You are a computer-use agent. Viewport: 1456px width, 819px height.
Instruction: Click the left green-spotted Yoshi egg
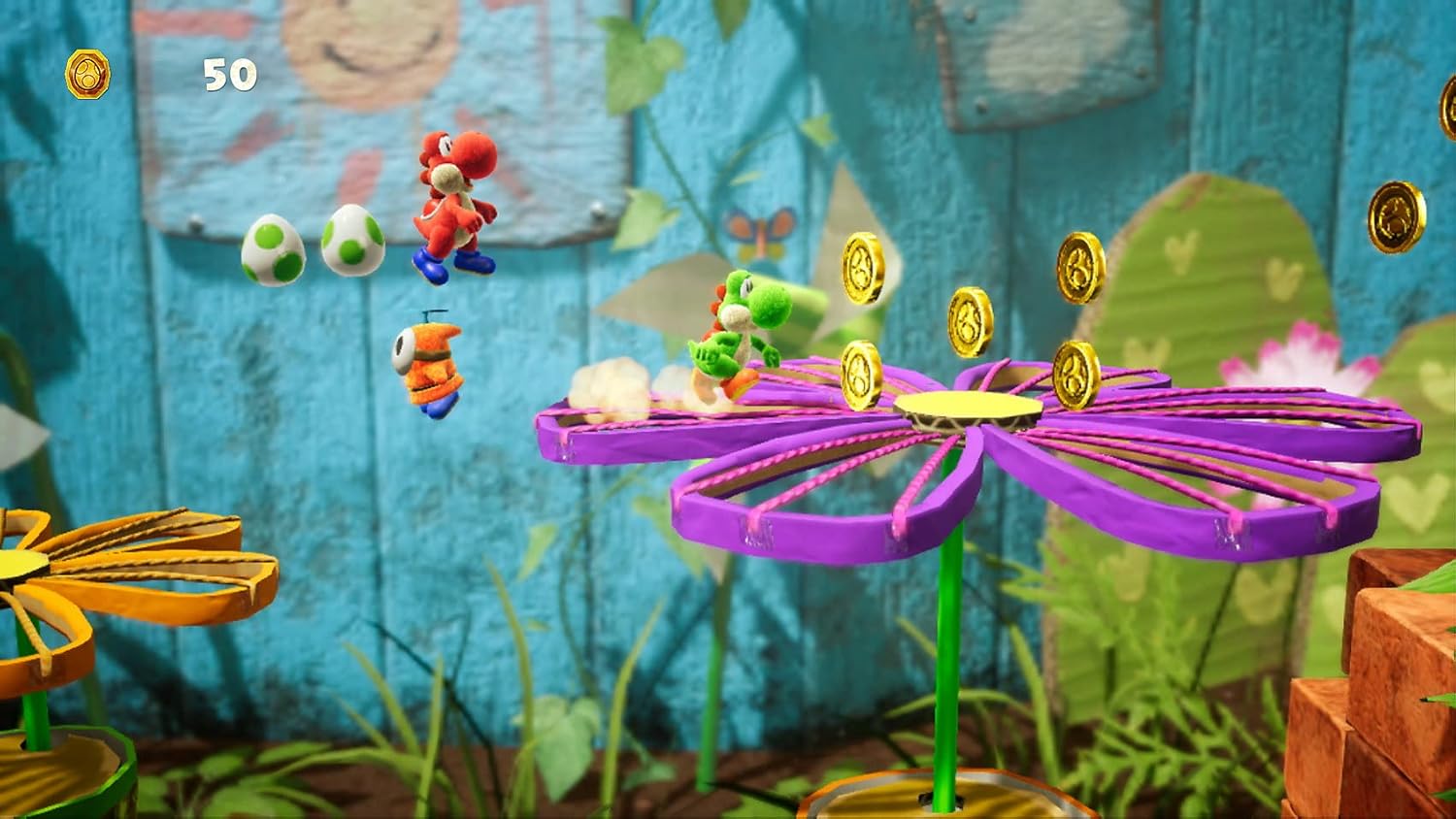coord(271,250)
